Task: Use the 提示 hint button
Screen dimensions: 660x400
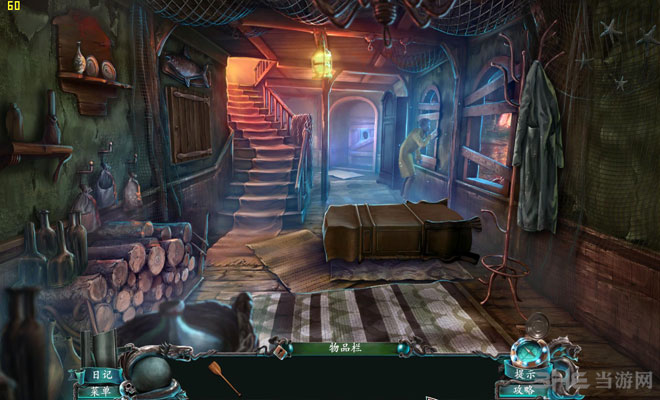Action: 526,374
